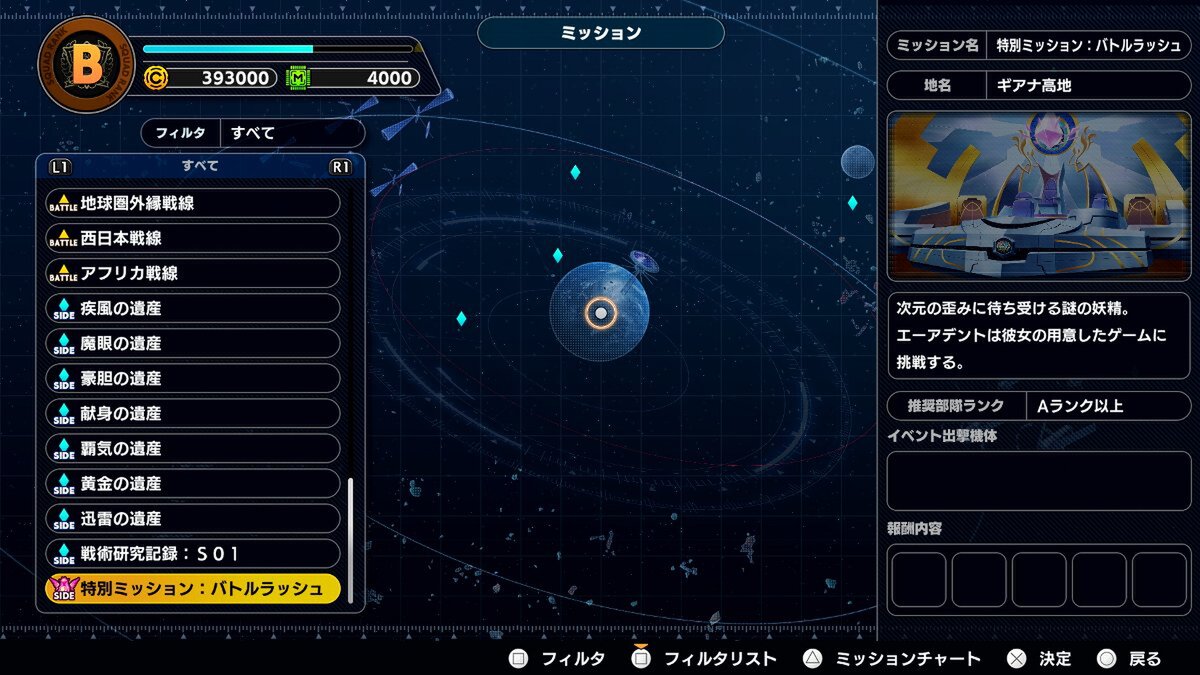Choose the 西日本戦線 battle mission
The height and width of the screenshot is (675, 1200).
193,238
